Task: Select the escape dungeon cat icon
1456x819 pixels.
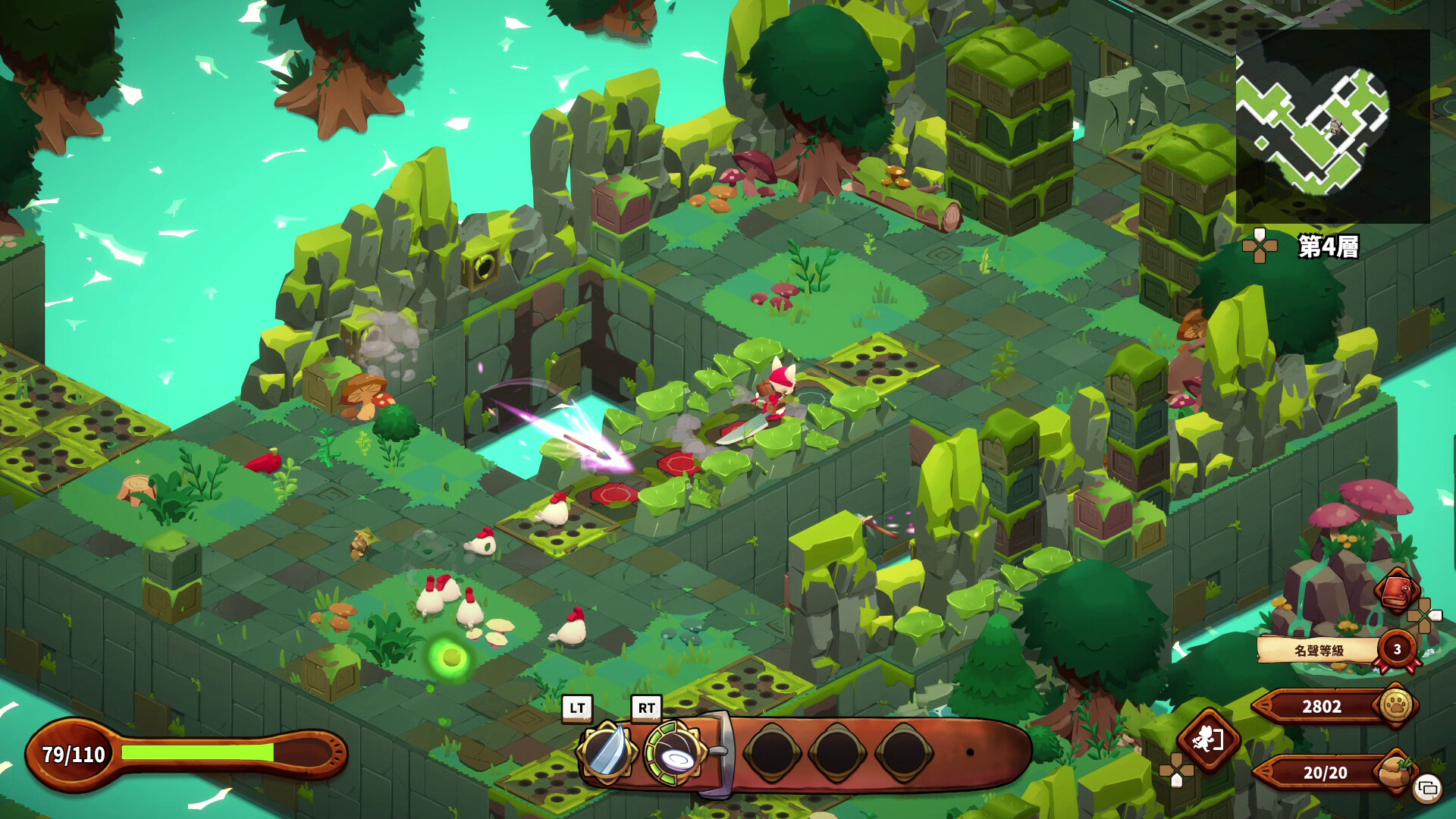Action: [x=1207, y=739]
